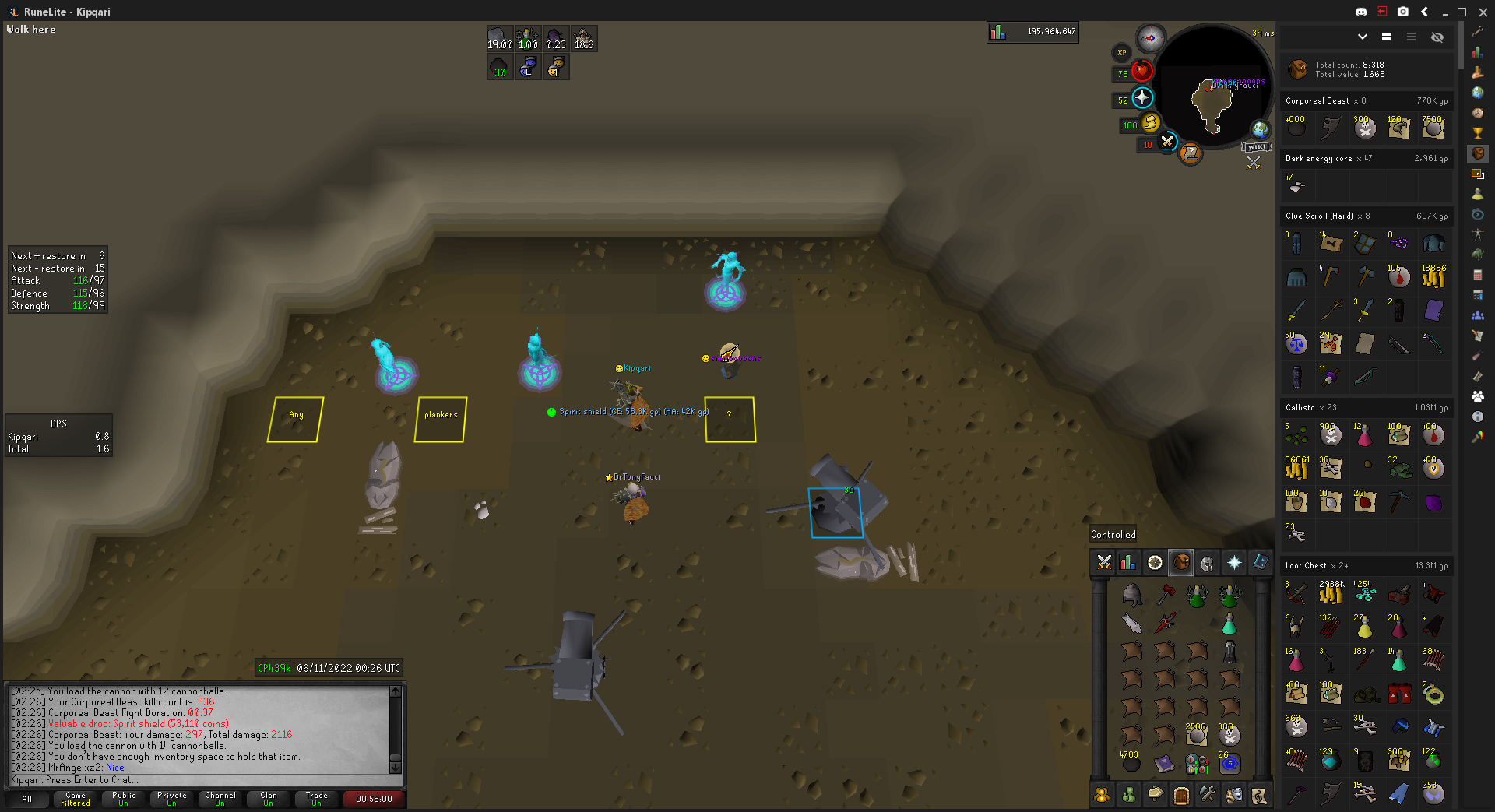Open the Music Player tab

tap(1259, 795)
